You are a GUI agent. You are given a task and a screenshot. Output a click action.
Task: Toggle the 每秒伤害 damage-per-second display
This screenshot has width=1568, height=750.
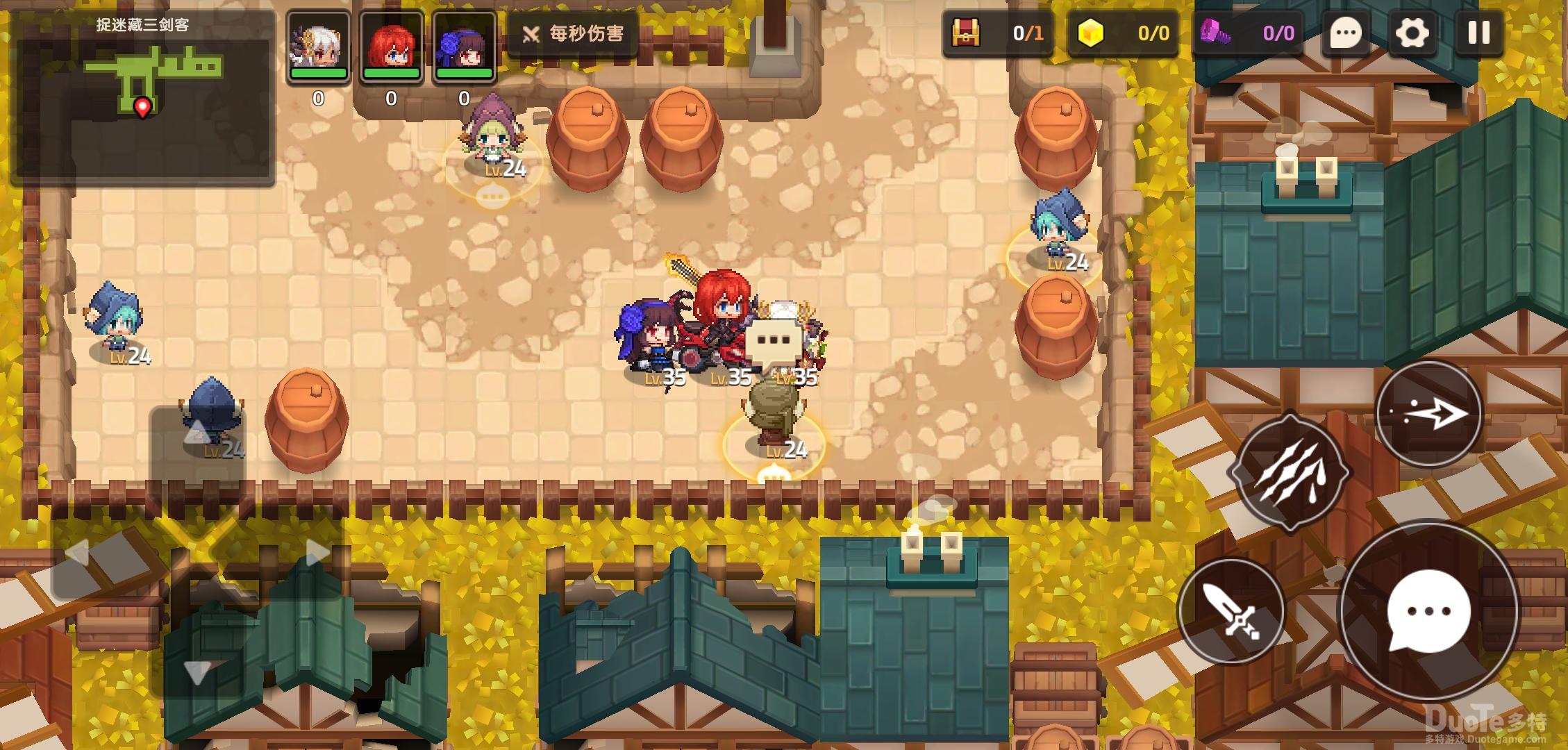coord(574,33)
